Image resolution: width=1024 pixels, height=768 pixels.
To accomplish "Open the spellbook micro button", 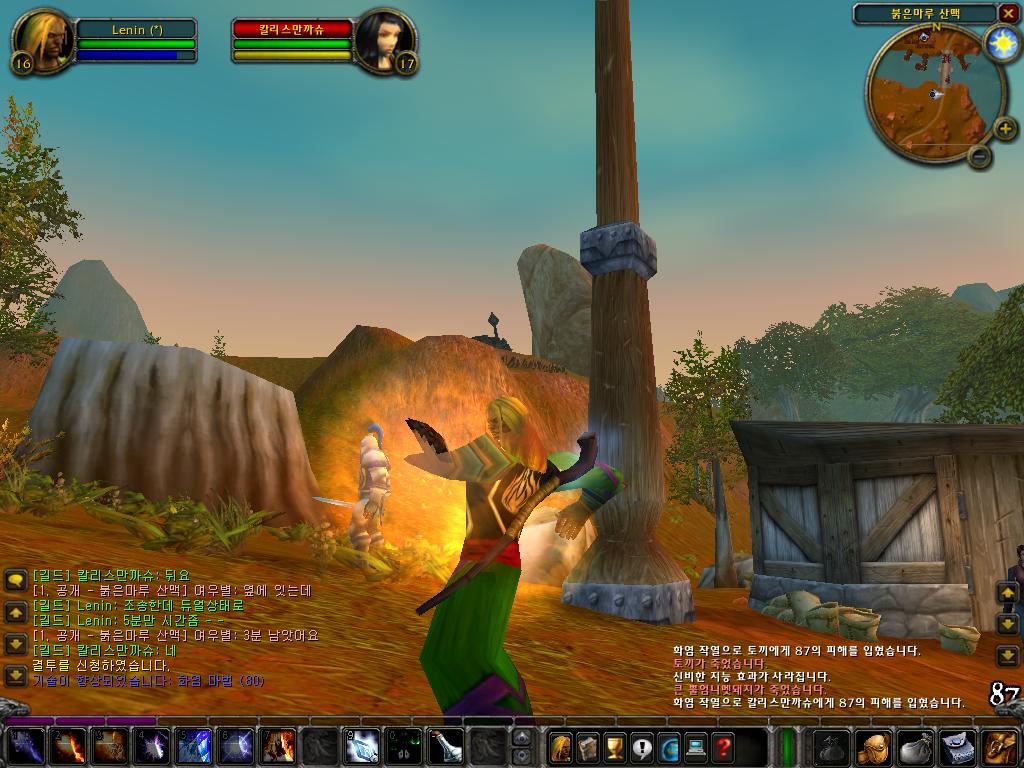I will (x=588, y=747).
